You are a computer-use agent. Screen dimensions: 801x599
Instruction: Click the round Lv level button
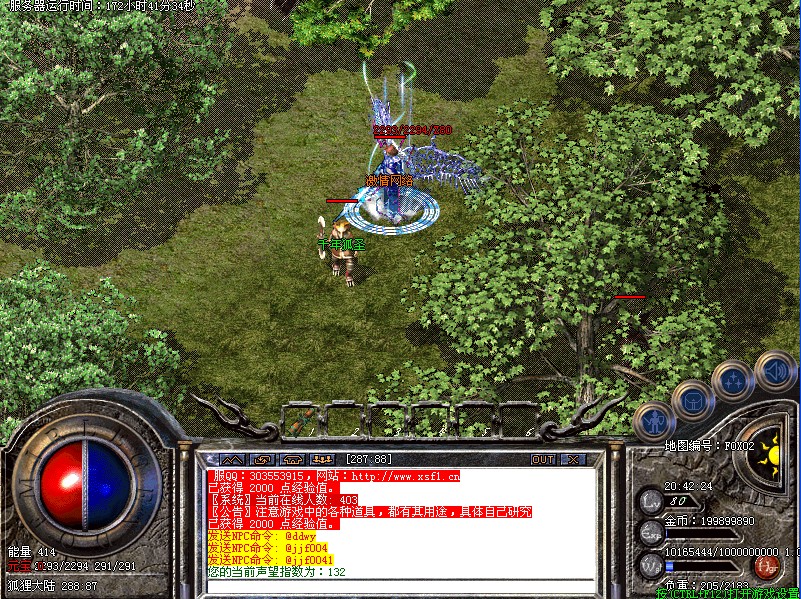pyautogui.click(x=651, y=500)
